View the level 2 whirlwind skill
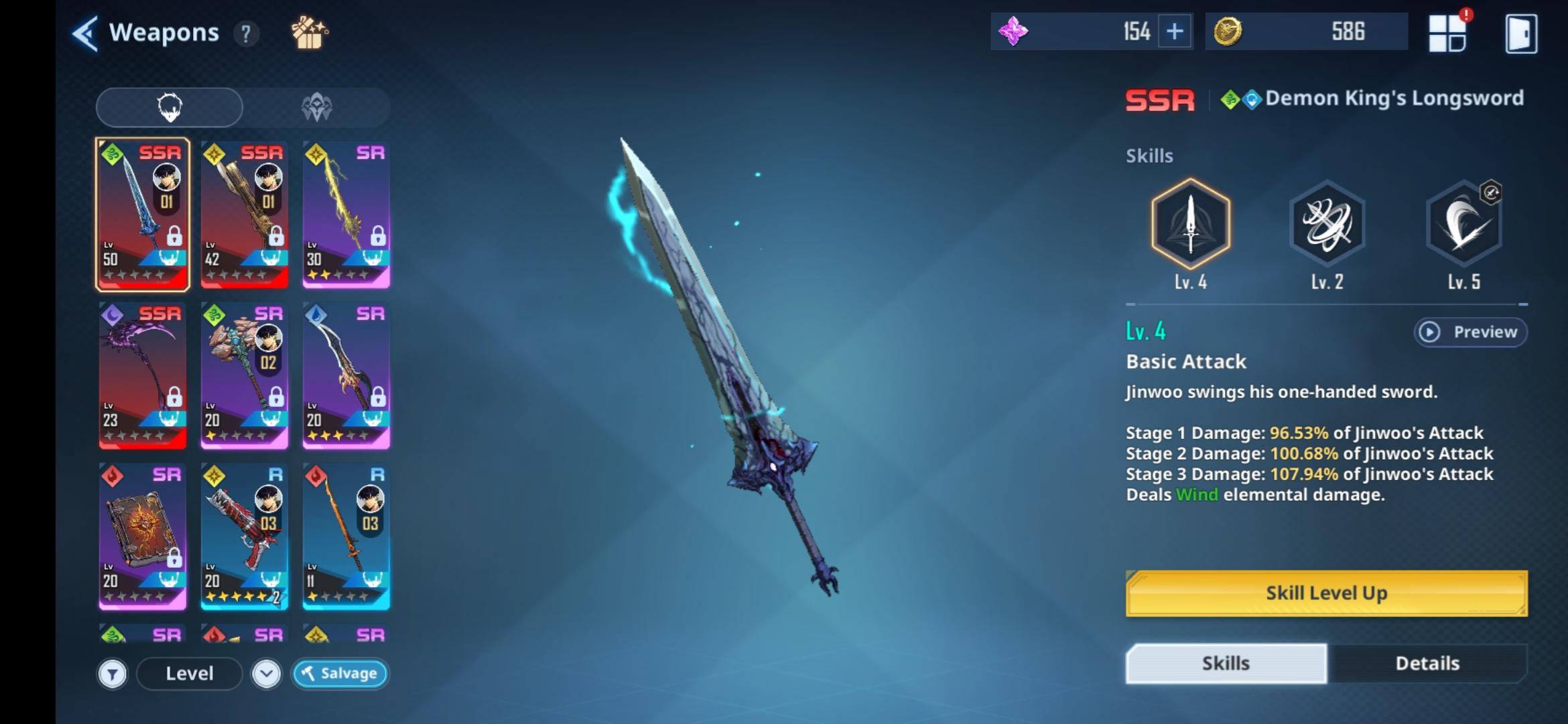This screenshot has width=1568, height=724. coord(1327,224)
